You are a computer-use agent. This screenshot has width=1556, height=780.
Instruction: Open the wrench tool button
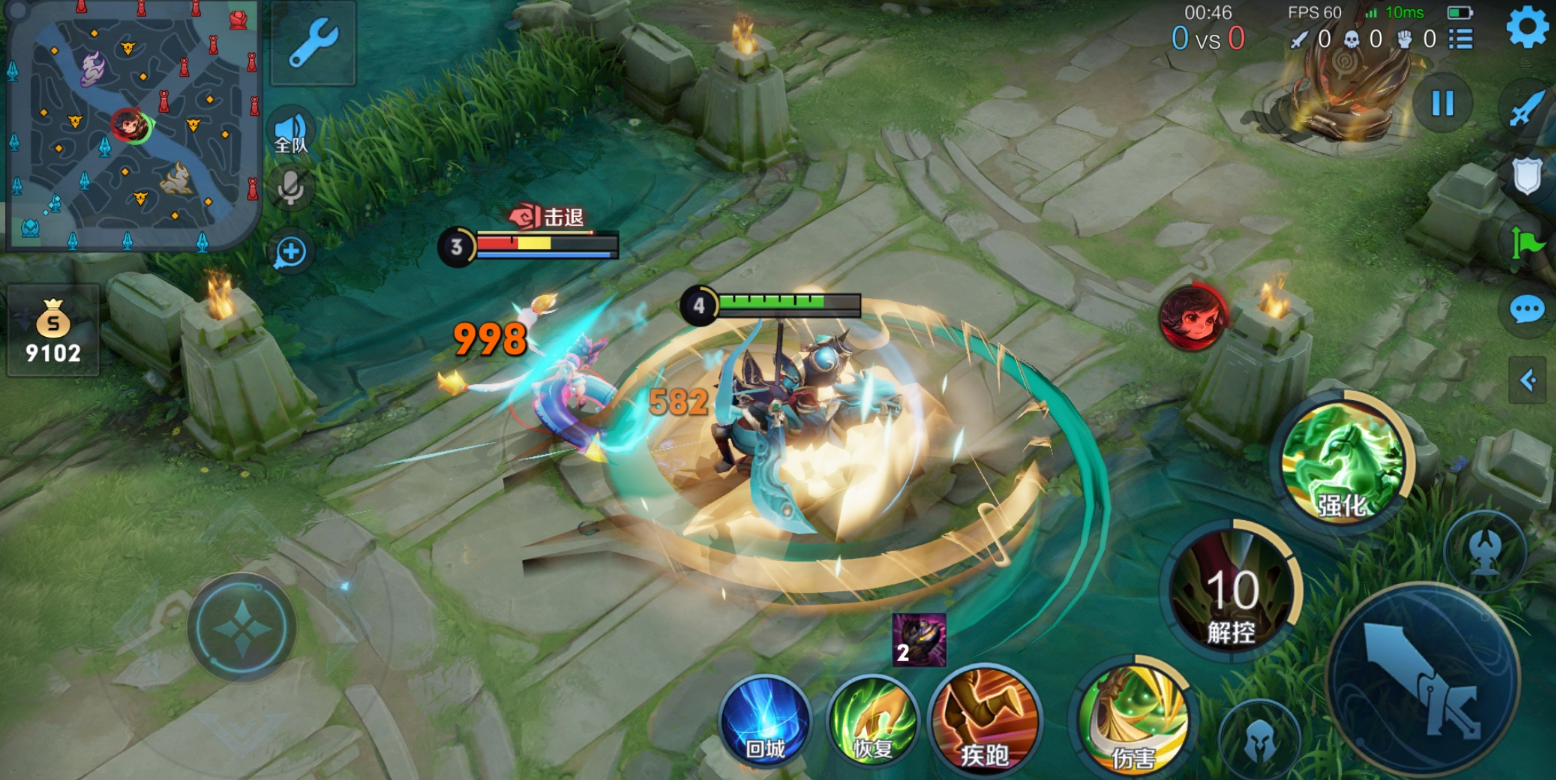tap(312, 44)
